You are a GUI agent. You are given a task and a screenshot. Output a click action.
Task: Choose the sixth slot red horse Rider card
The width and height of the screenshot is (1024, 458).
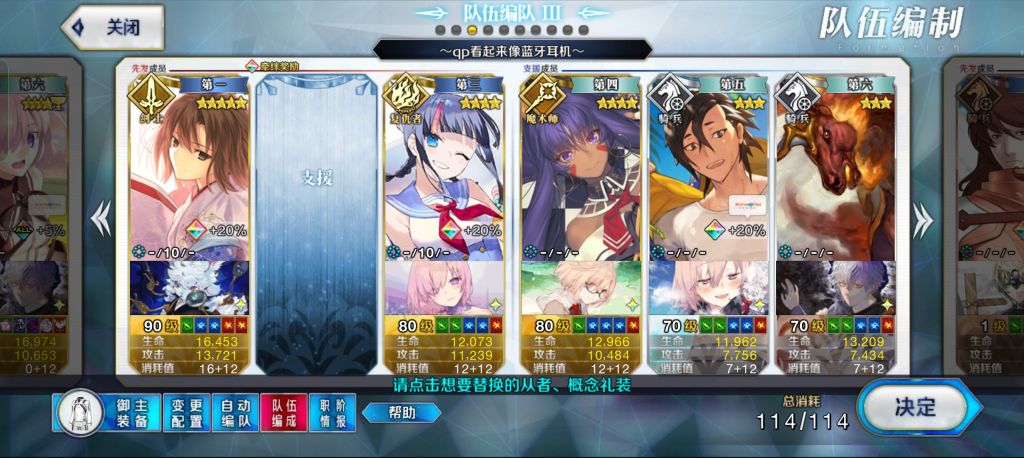pos(836,170)
